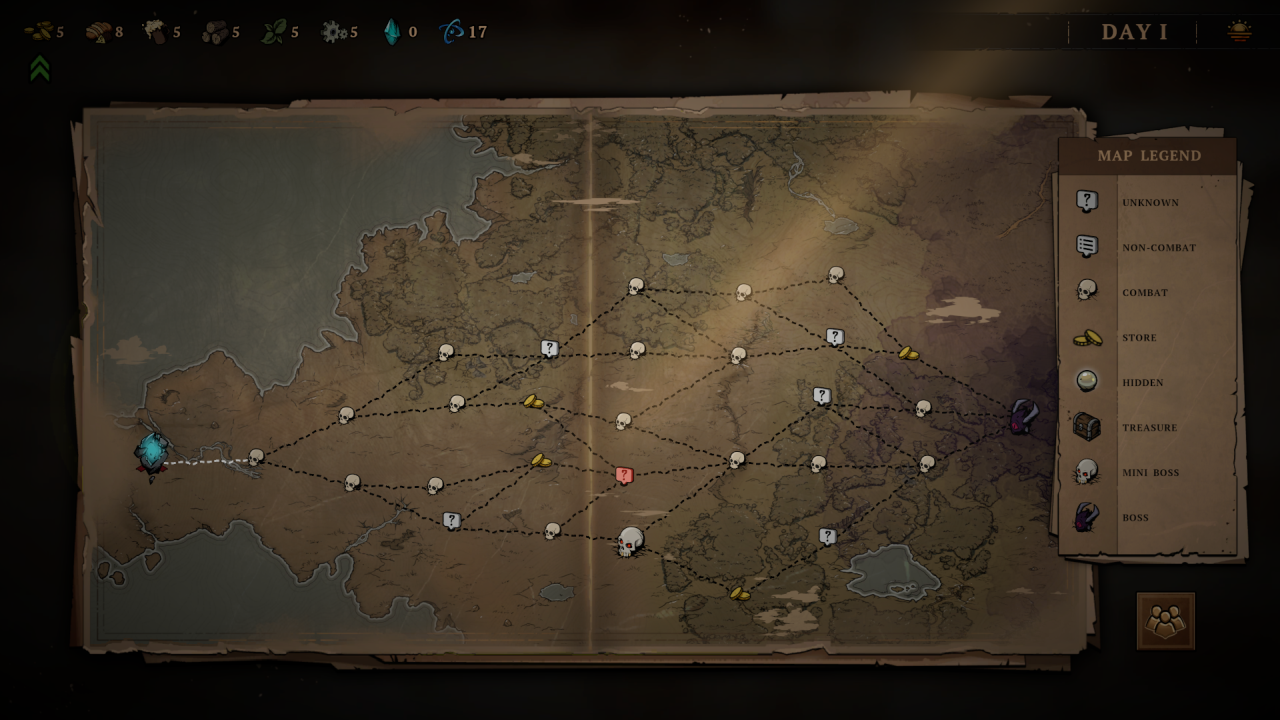Select the Mini Boss legend entry
The image size is (1280, 720).
1150,473
